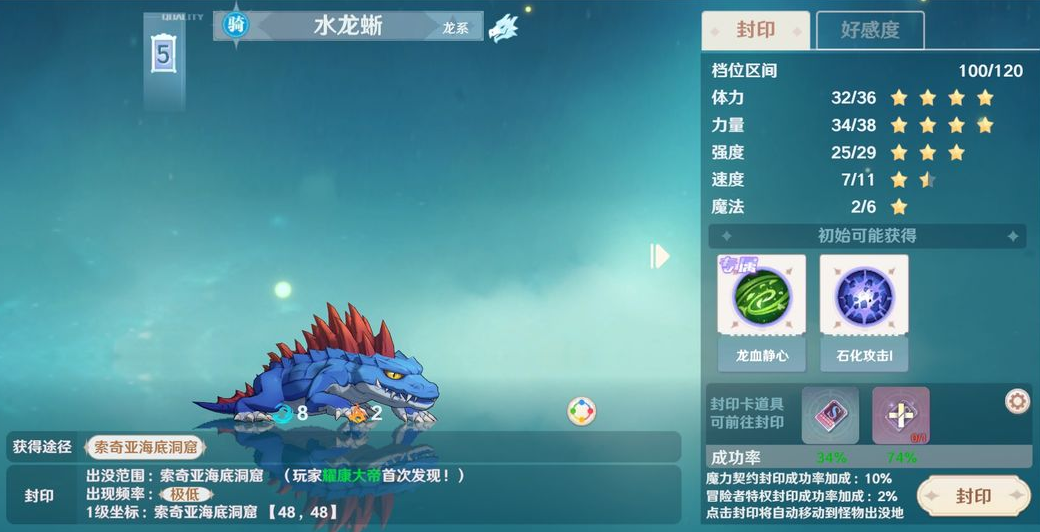This screenshot has width=1040, height=532.
Task: Select the 石化攻击I skill icon
Action: tap(864, 299)
